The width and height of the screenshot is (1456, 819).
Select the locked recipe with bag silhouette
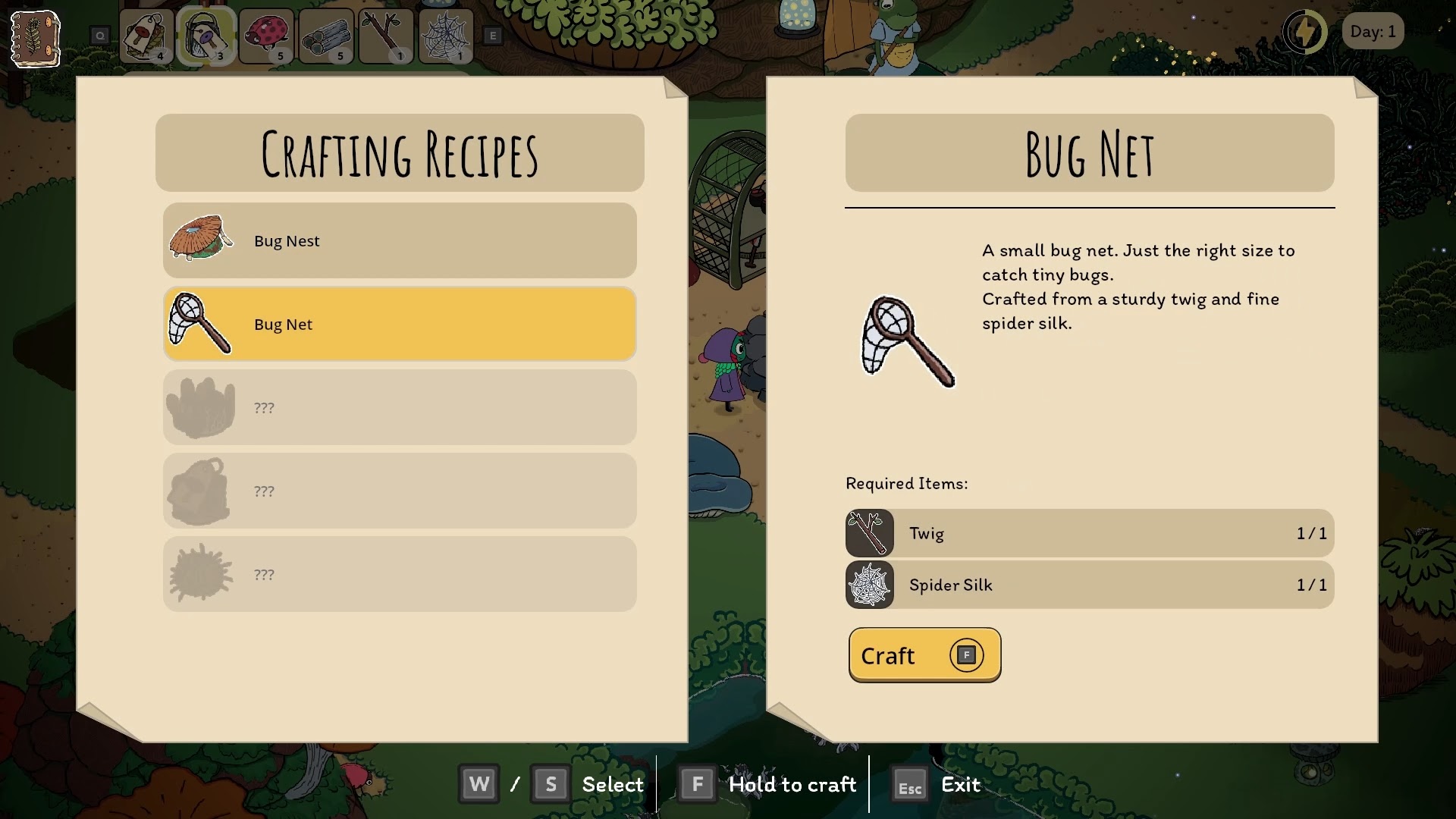400,491
